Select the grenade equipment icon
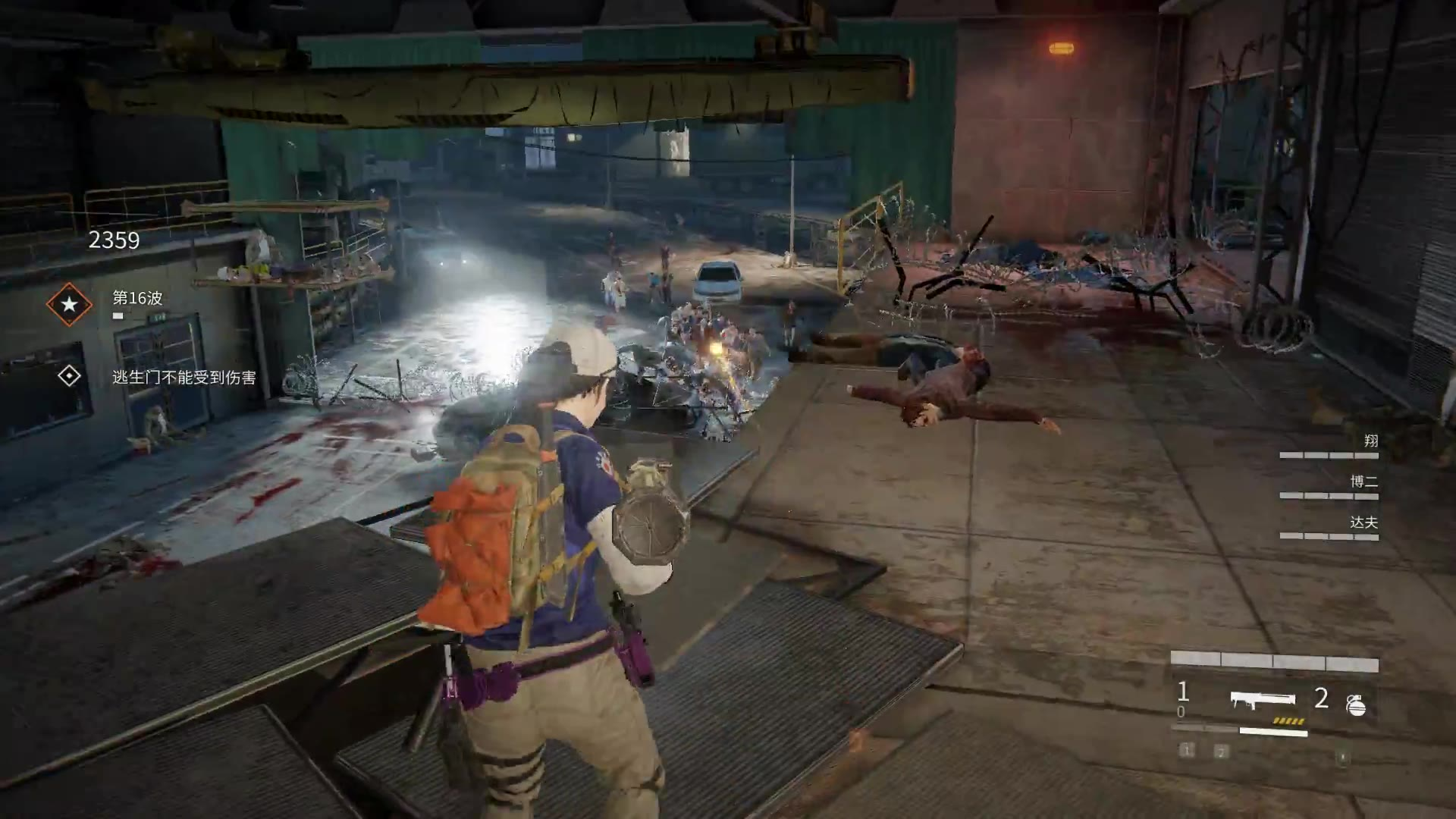 pos(1356,705)
